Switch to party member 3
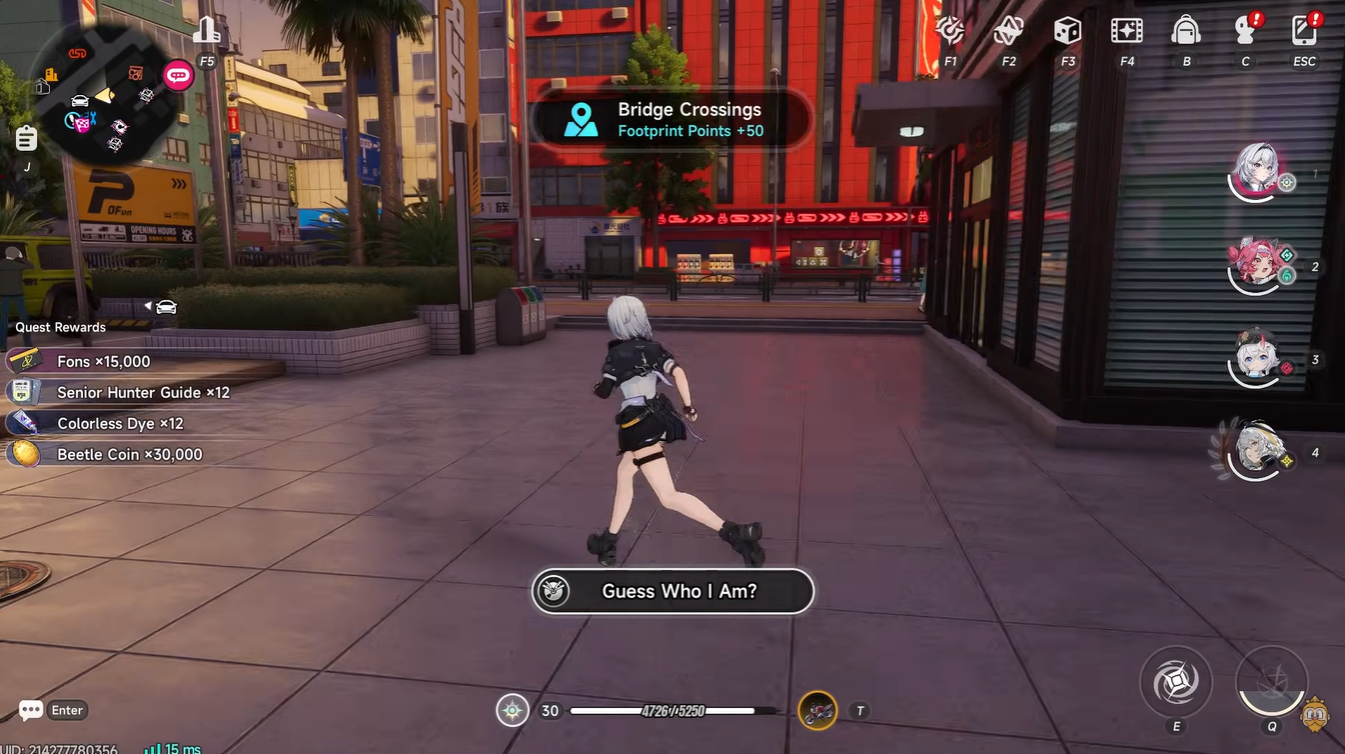 tap(1255, 360)
